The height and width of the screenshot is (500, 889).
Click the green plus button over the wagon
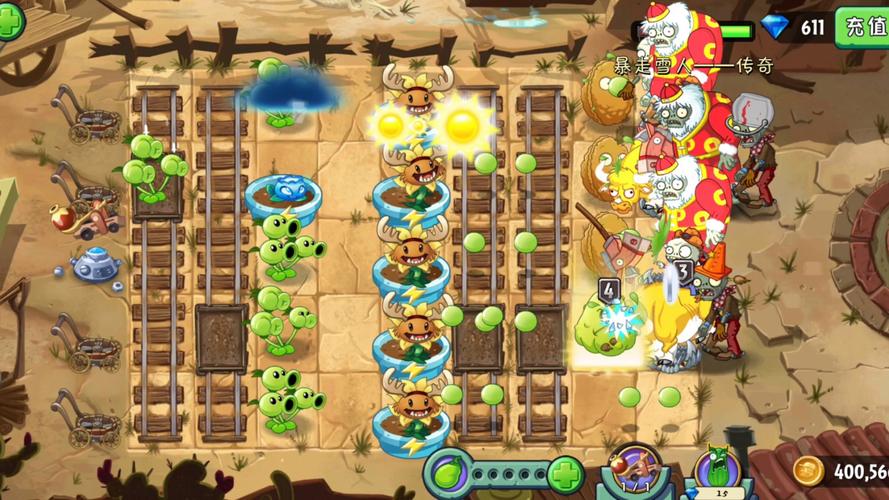click(11, 19)
